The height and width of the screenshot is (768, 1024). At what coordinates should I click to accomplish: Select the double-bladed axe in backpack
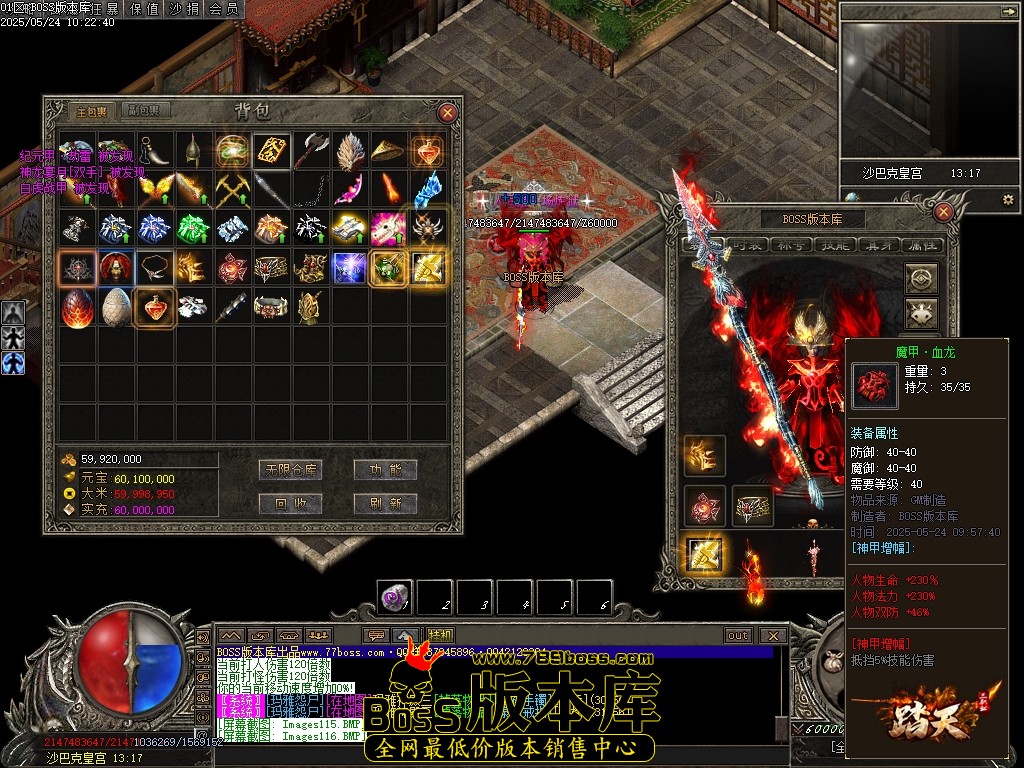click(x=311, y=150)
